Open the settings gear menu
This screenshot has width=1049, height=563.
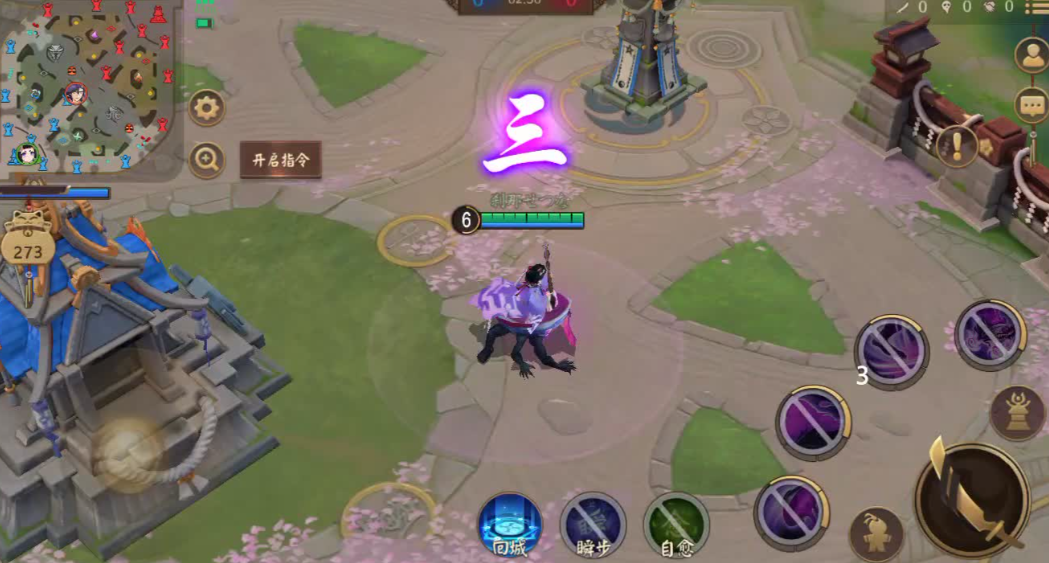pos(206,107)
